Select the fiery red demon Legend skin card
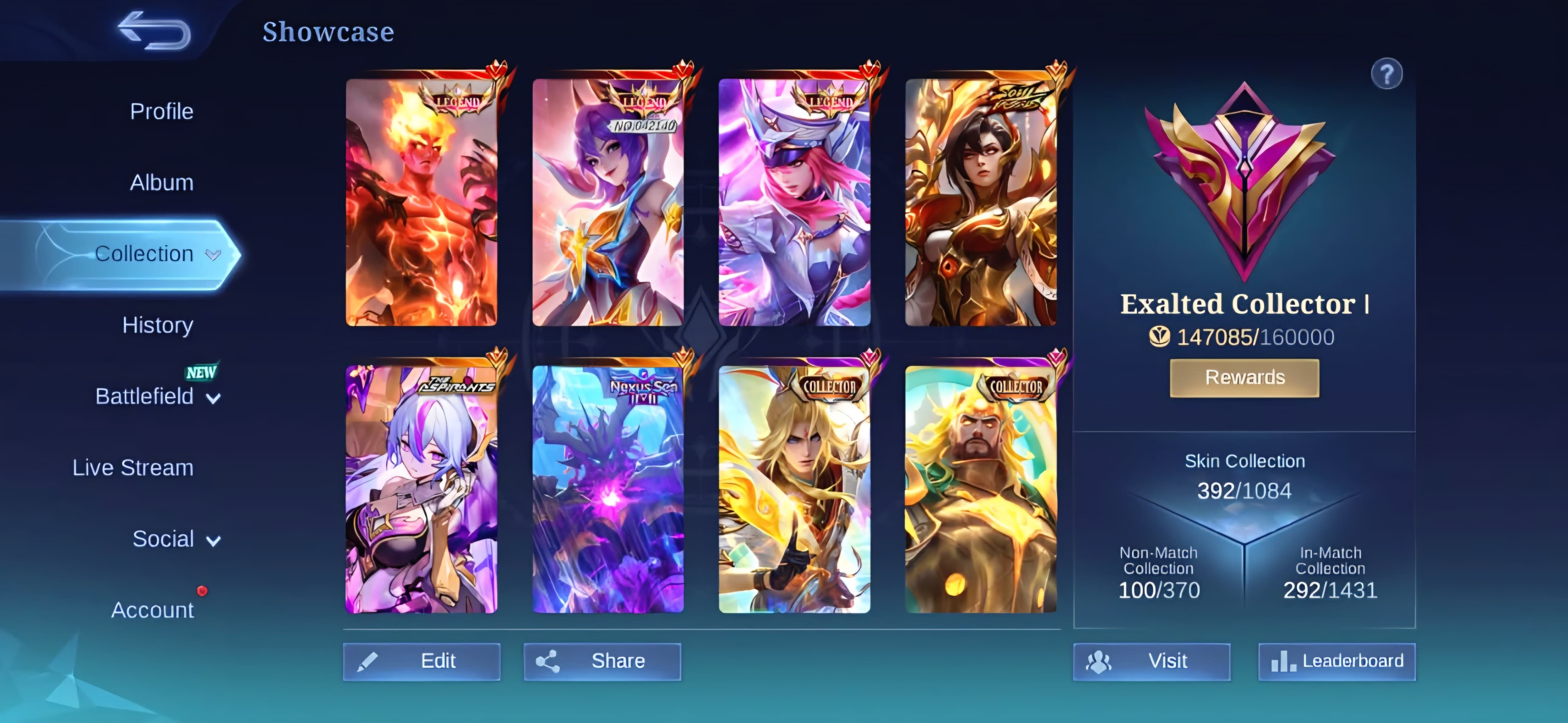Screen dimensions: 1568x723 421,202
